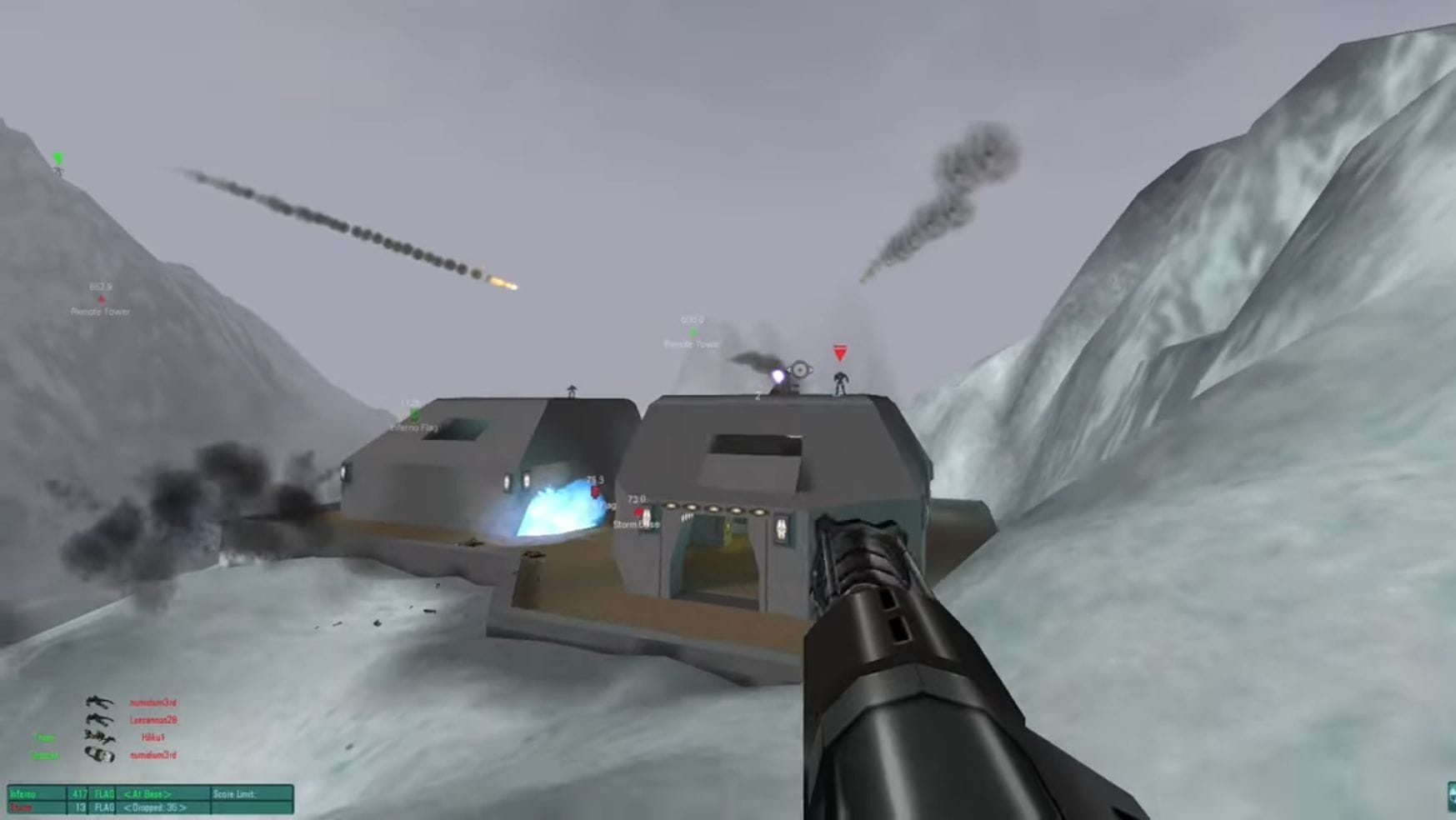Click the FLAG label in the Storm row
Viewport: 1456px width, 820px height.
point(105,807)
